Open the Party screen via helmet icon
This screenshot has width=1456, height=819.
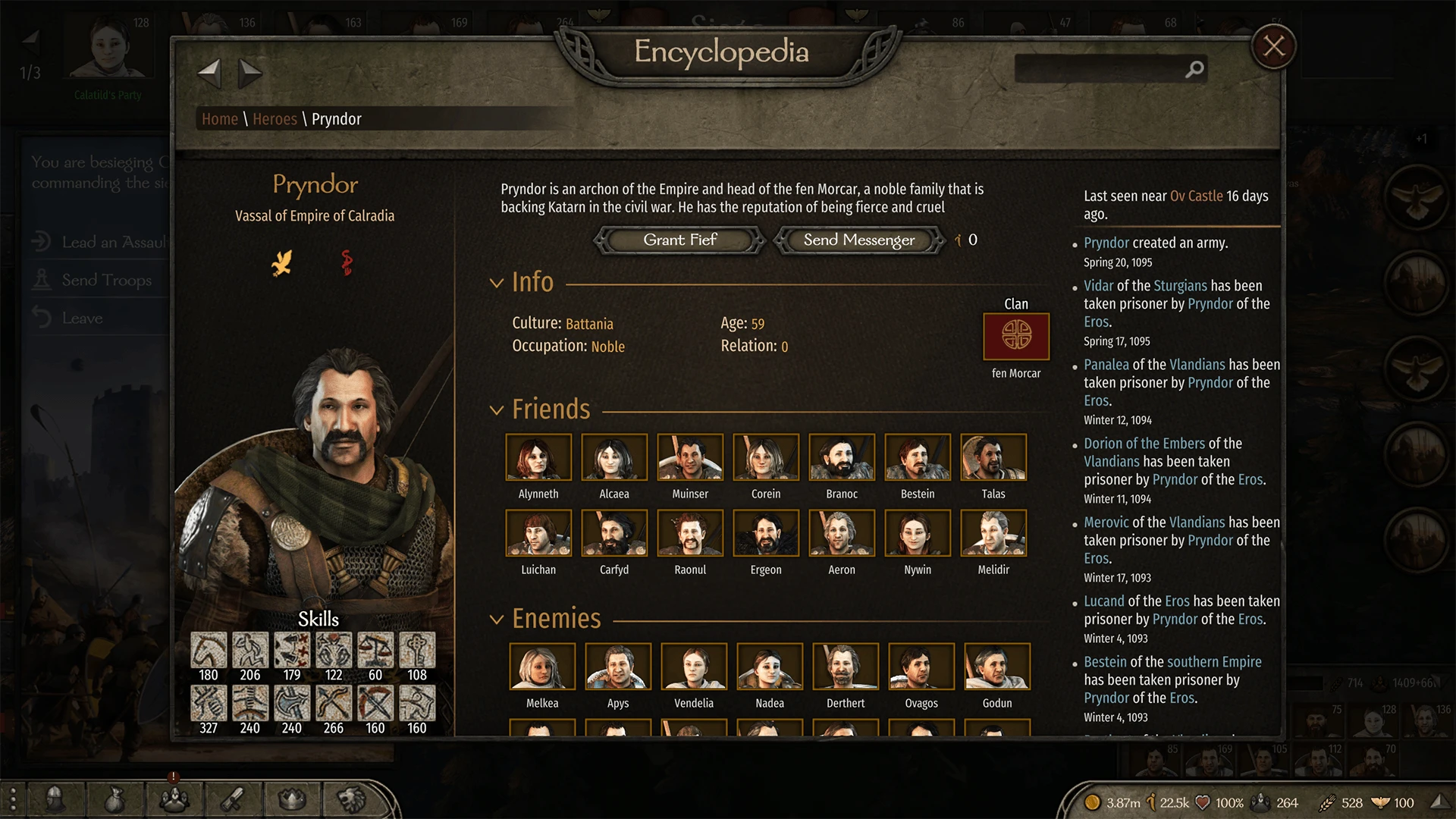tap(53, 799)
